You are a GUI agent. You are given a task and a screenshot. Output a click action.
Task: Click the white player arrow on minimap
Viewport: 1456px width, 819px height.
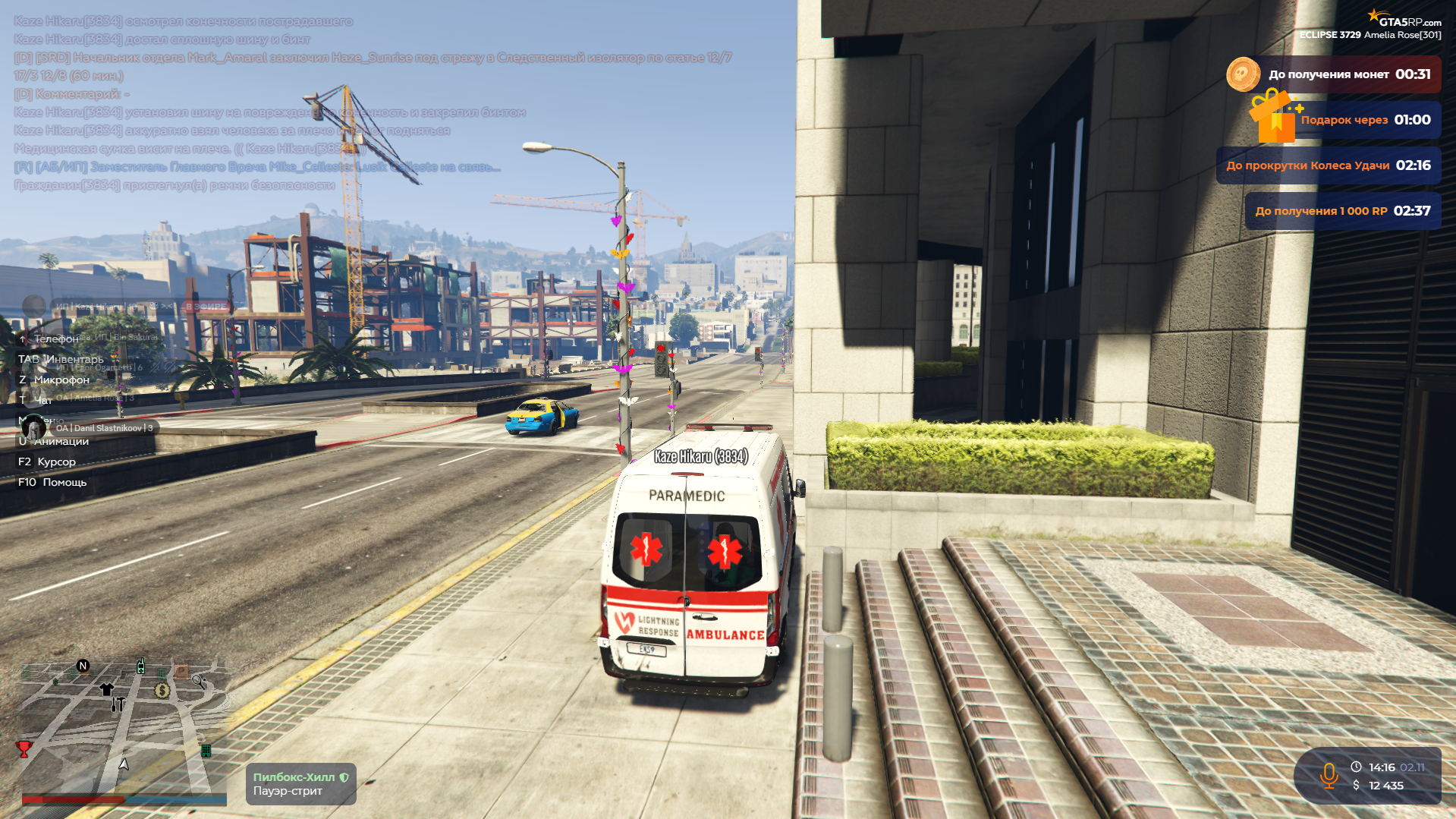click(124, 764)
